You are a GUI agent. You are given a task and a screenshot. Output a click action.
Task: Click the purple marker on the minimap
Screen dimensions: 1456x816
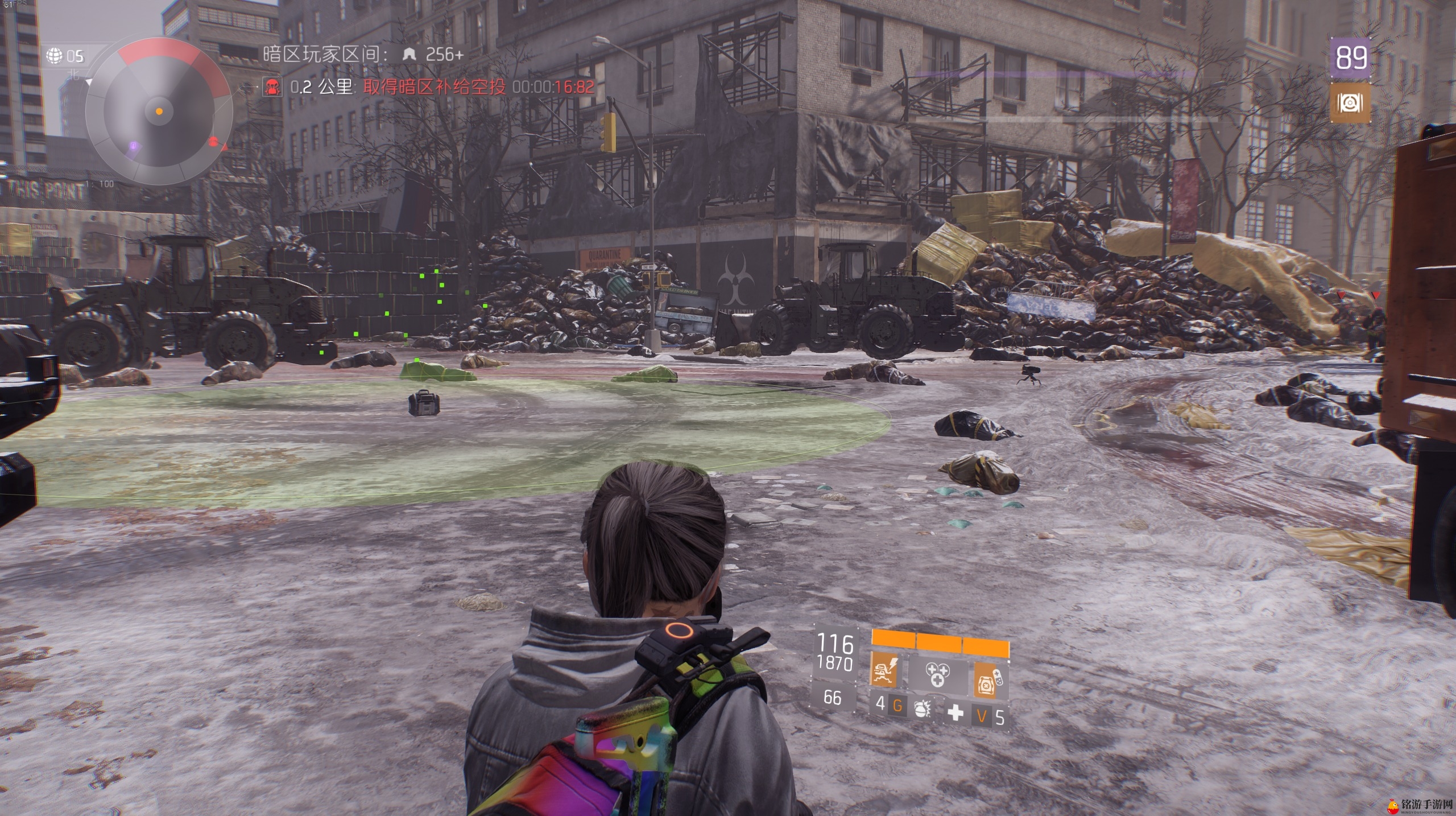click(x=133, y=147)
